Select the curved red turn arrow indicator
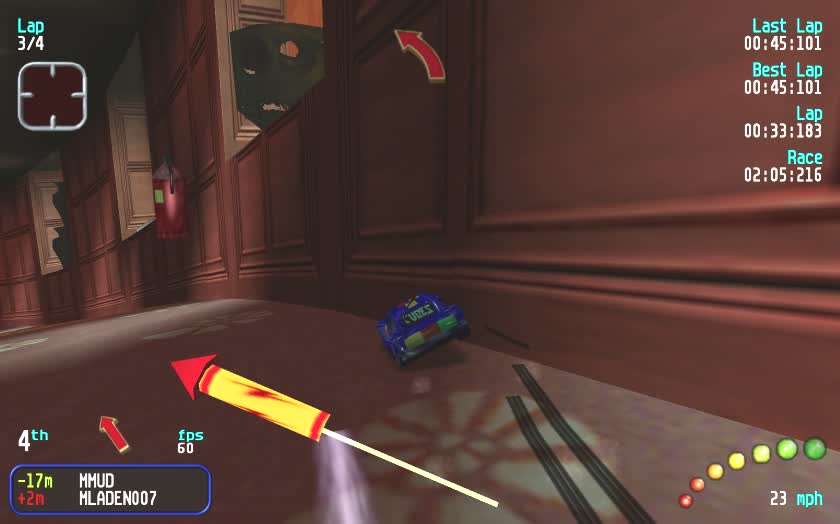The image size is (840, 524). click(x=420, y=53)
